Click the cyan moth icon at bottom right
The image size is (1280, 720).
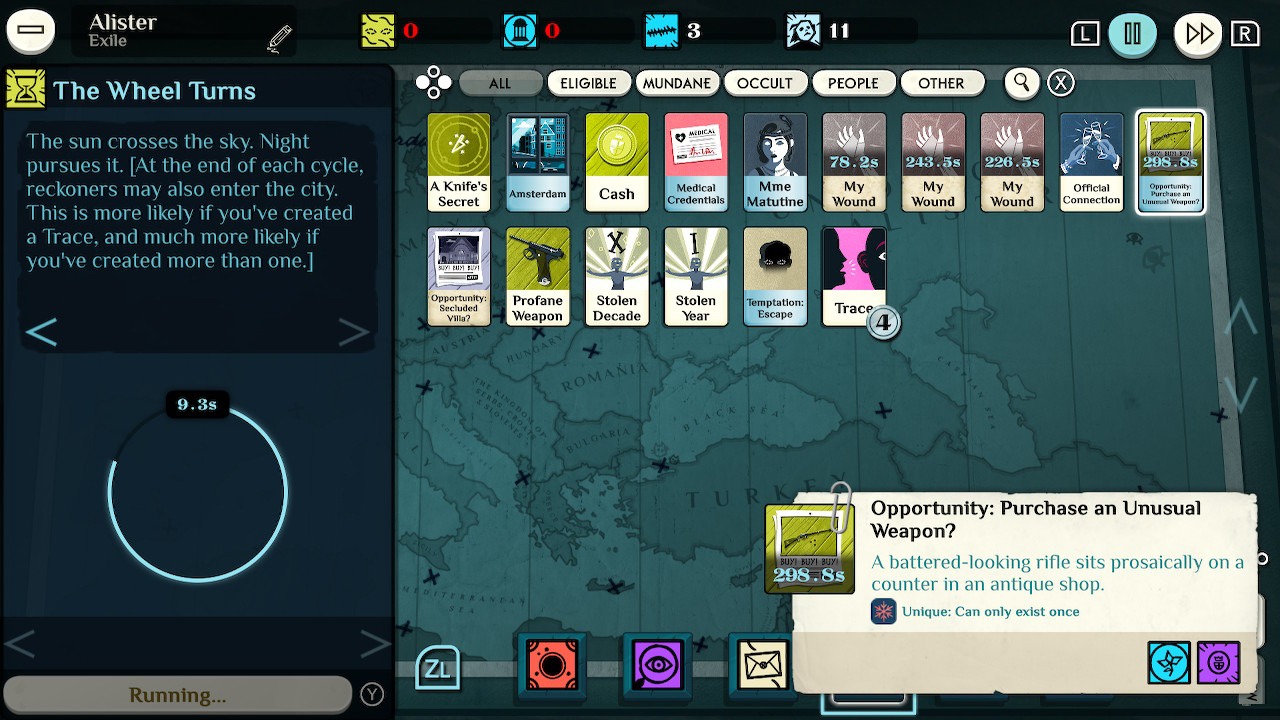coord(1169,663)
